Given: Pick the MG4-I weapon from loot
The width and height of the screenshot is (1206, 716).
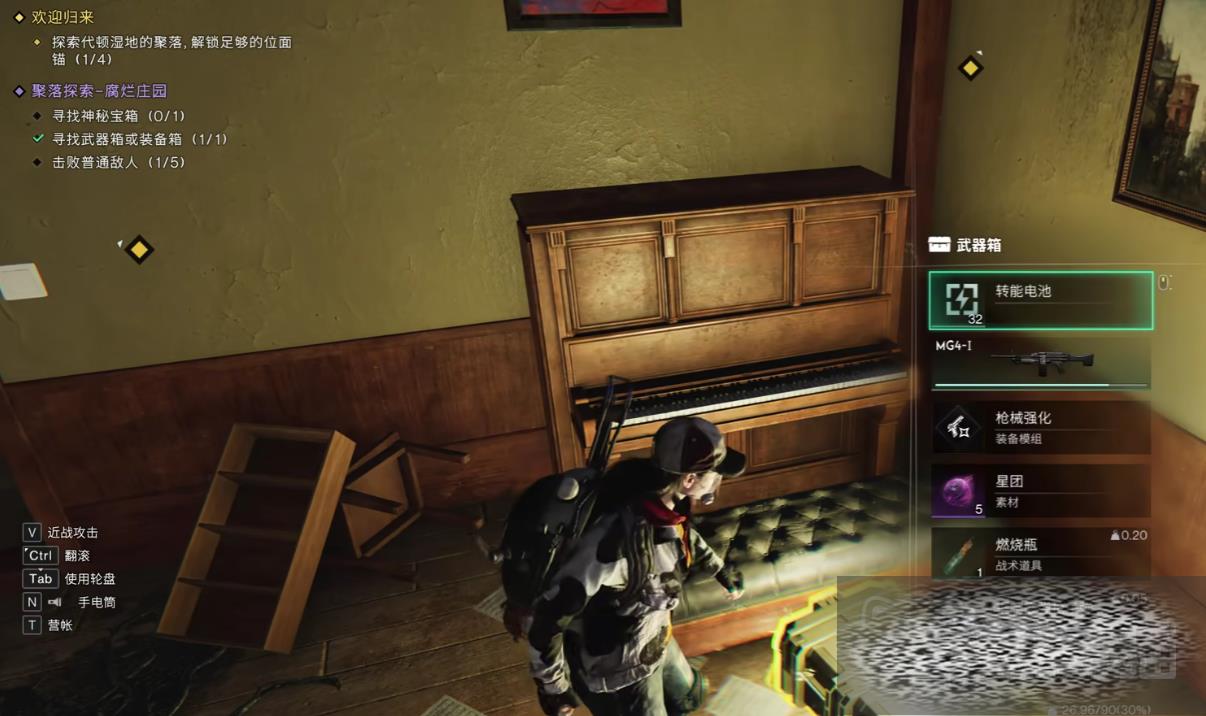Looking at the screenshot, I should [1040, 362].
